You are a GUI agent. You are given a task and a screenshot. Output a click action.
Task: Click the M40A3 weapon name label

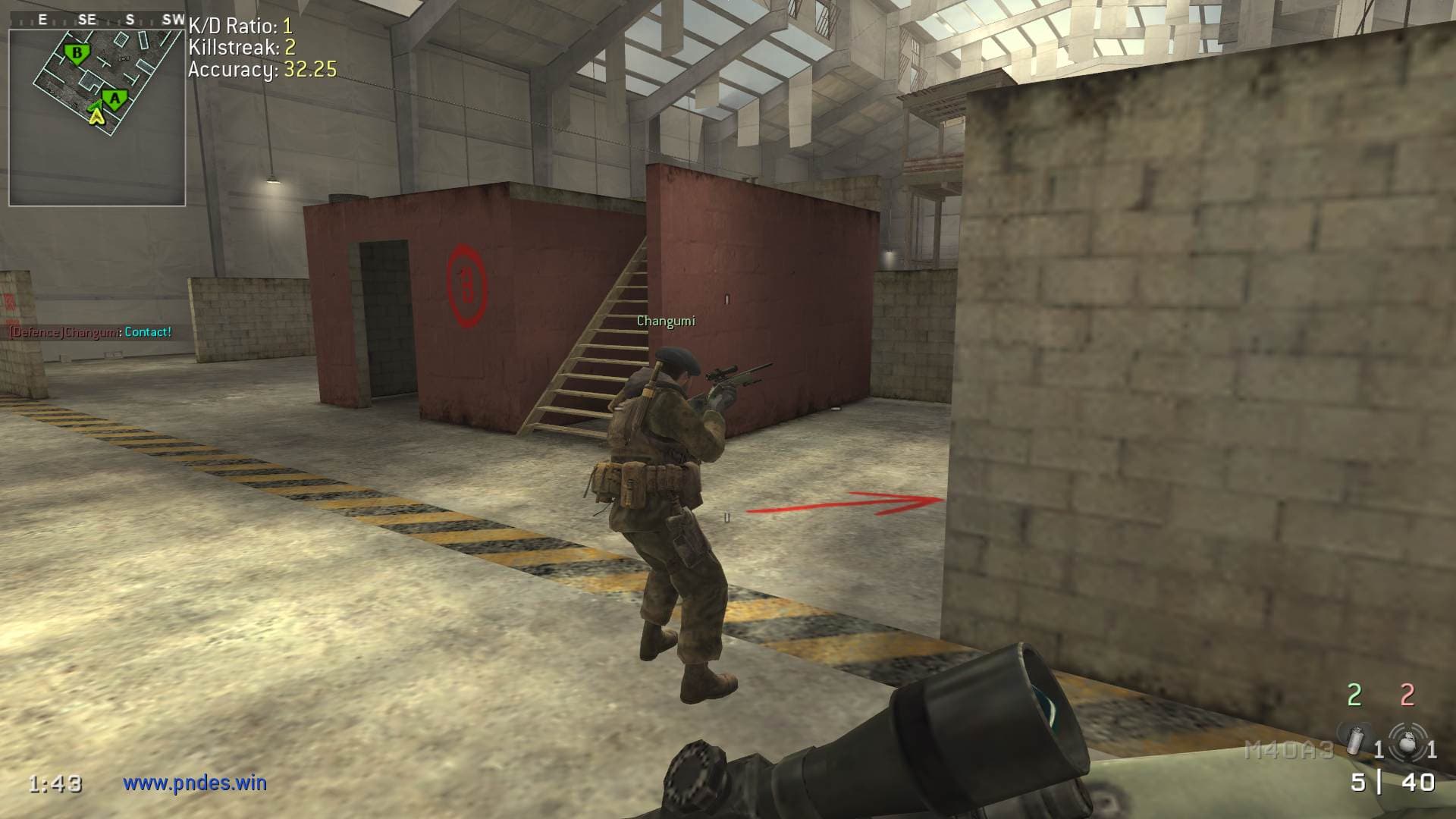[1288, 751]
